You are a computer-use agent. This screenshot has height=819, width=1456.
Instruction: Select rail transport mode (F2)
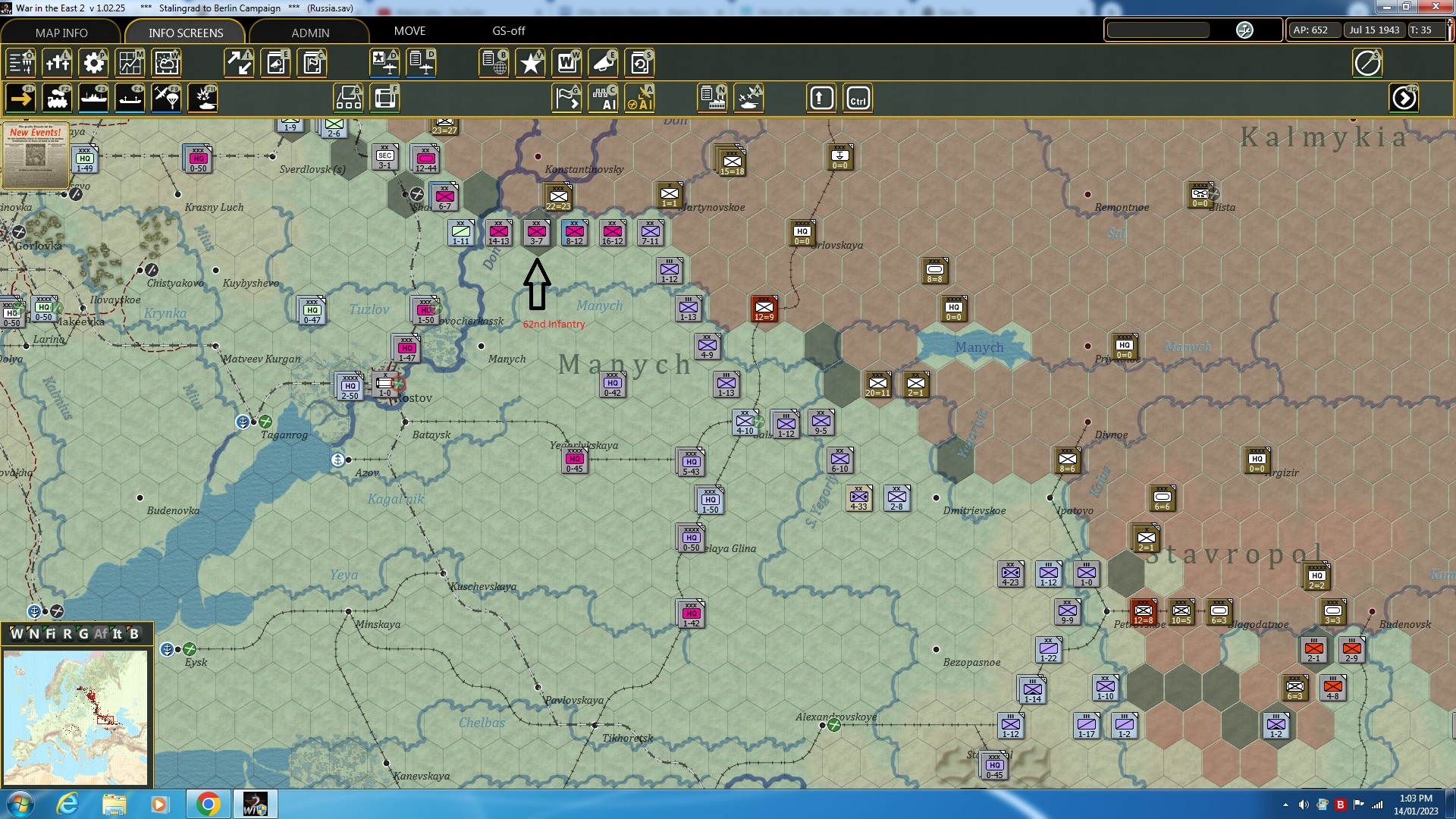pyautogui.click(x=58, y=98)
